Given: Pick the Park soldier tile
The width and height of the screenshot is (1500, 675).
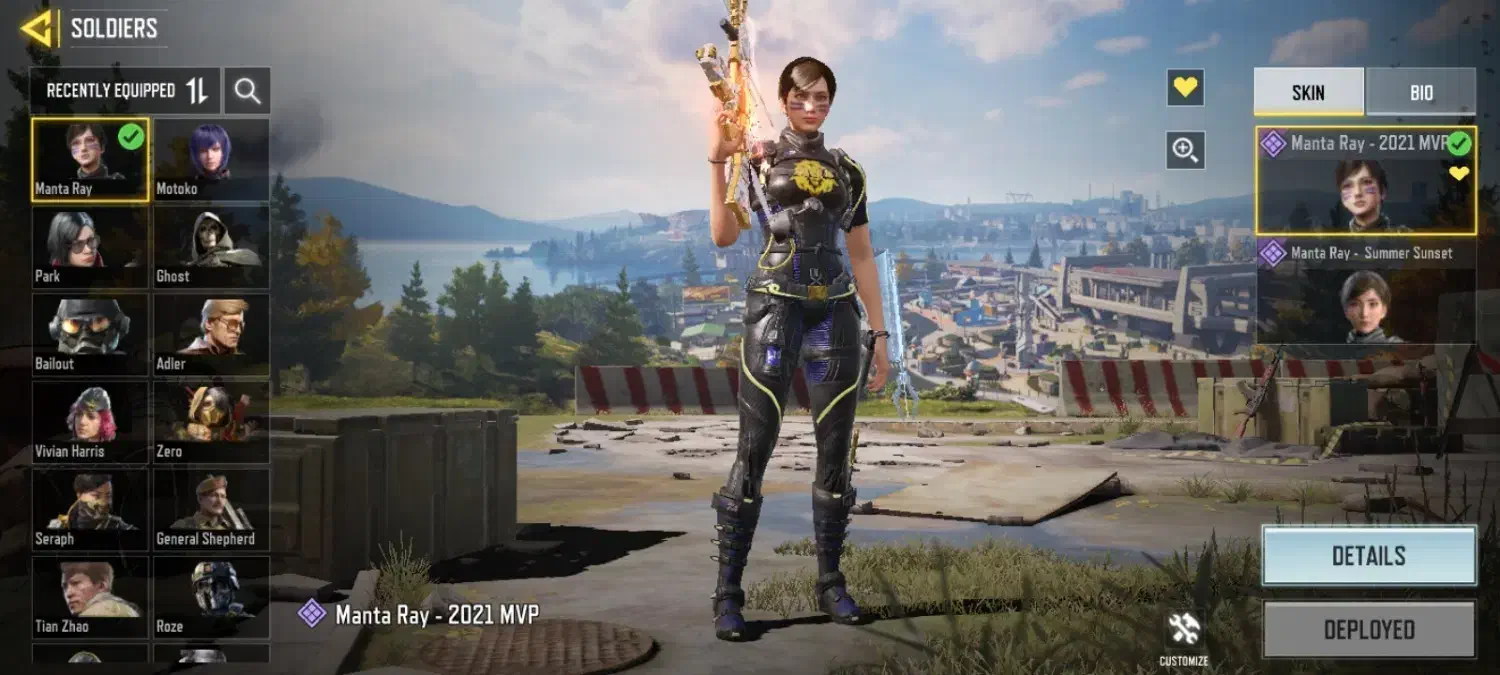Looking at the screenshot, I should 90,247.
